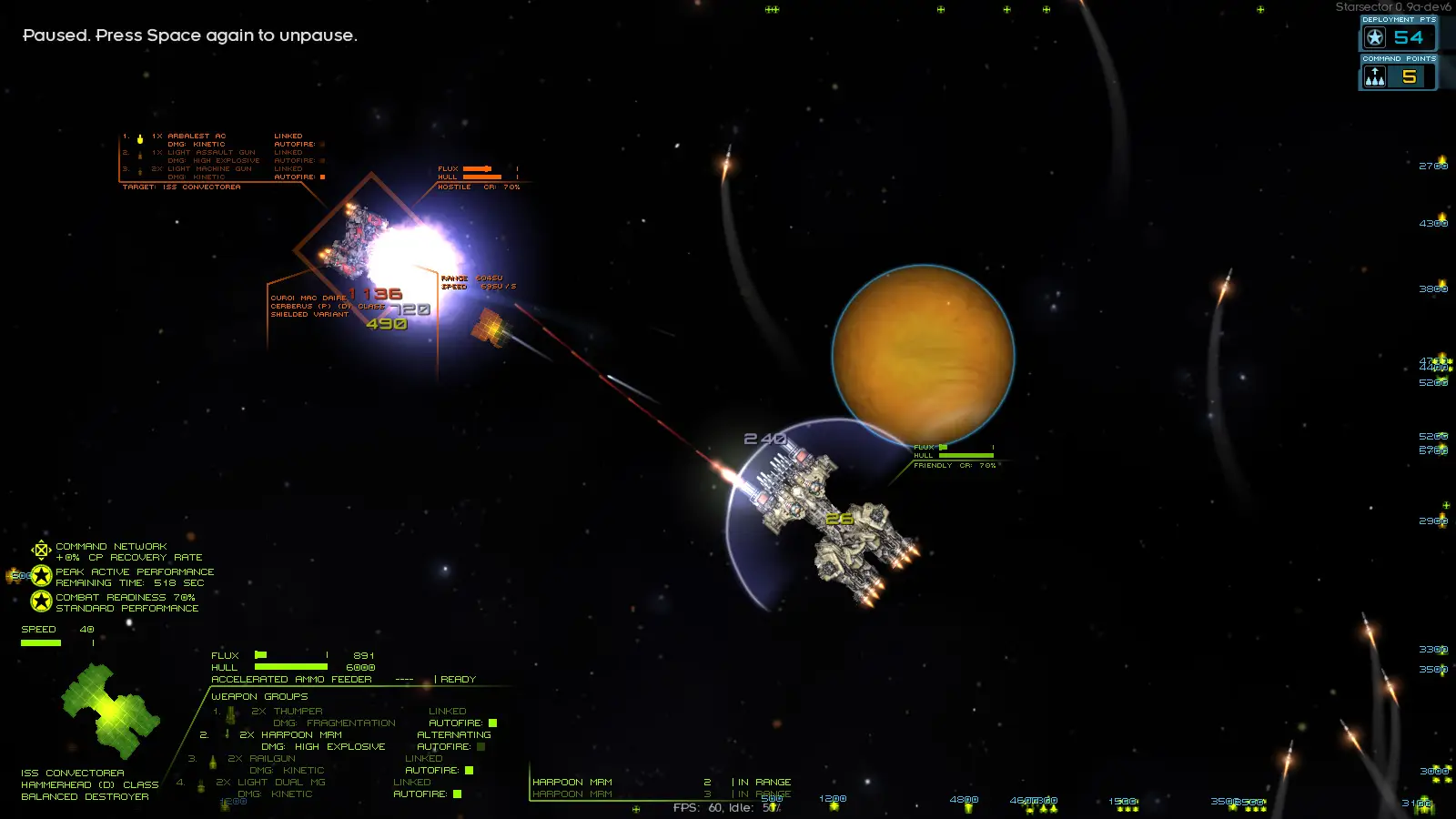Click the star icon in the Deployment Pts panel

1373,37
